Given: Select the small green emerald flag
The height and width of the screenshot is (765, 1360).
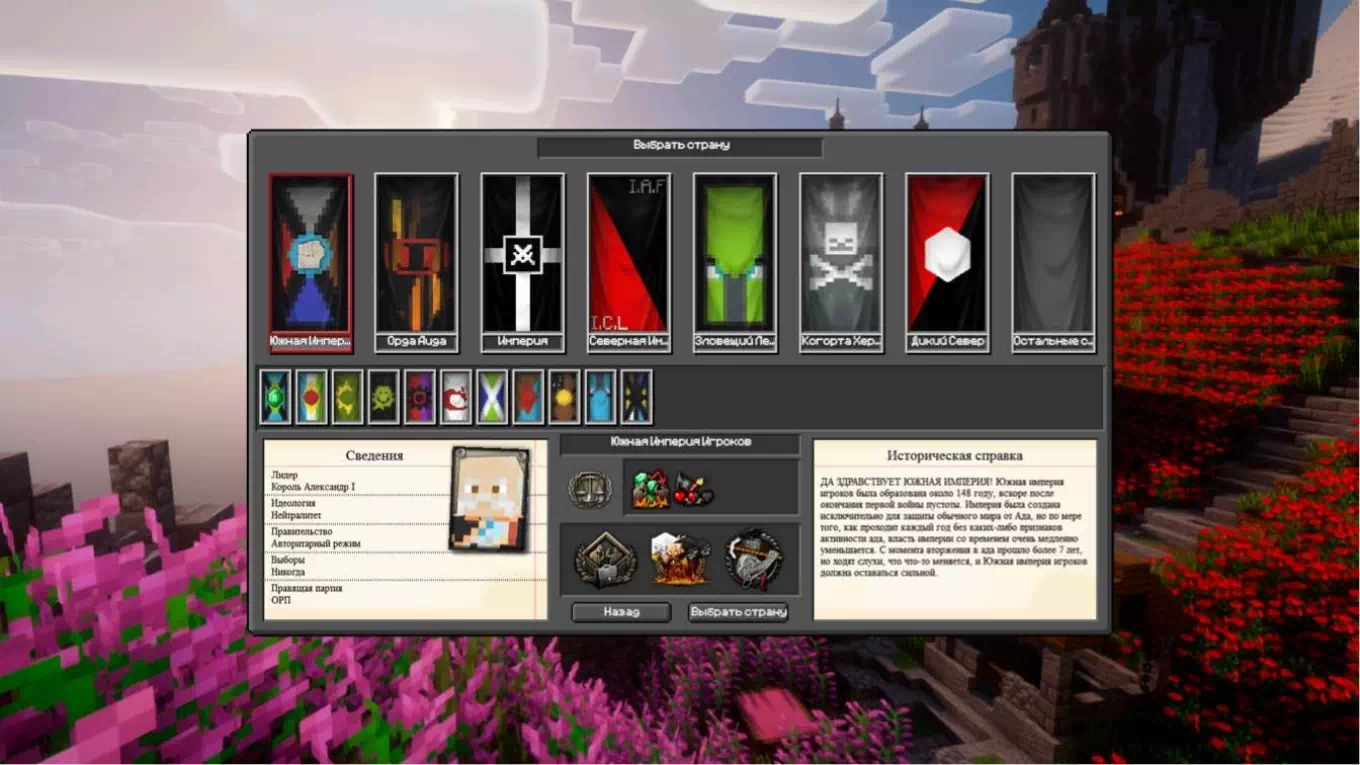Looking at the screenshot, I should 275,397.
